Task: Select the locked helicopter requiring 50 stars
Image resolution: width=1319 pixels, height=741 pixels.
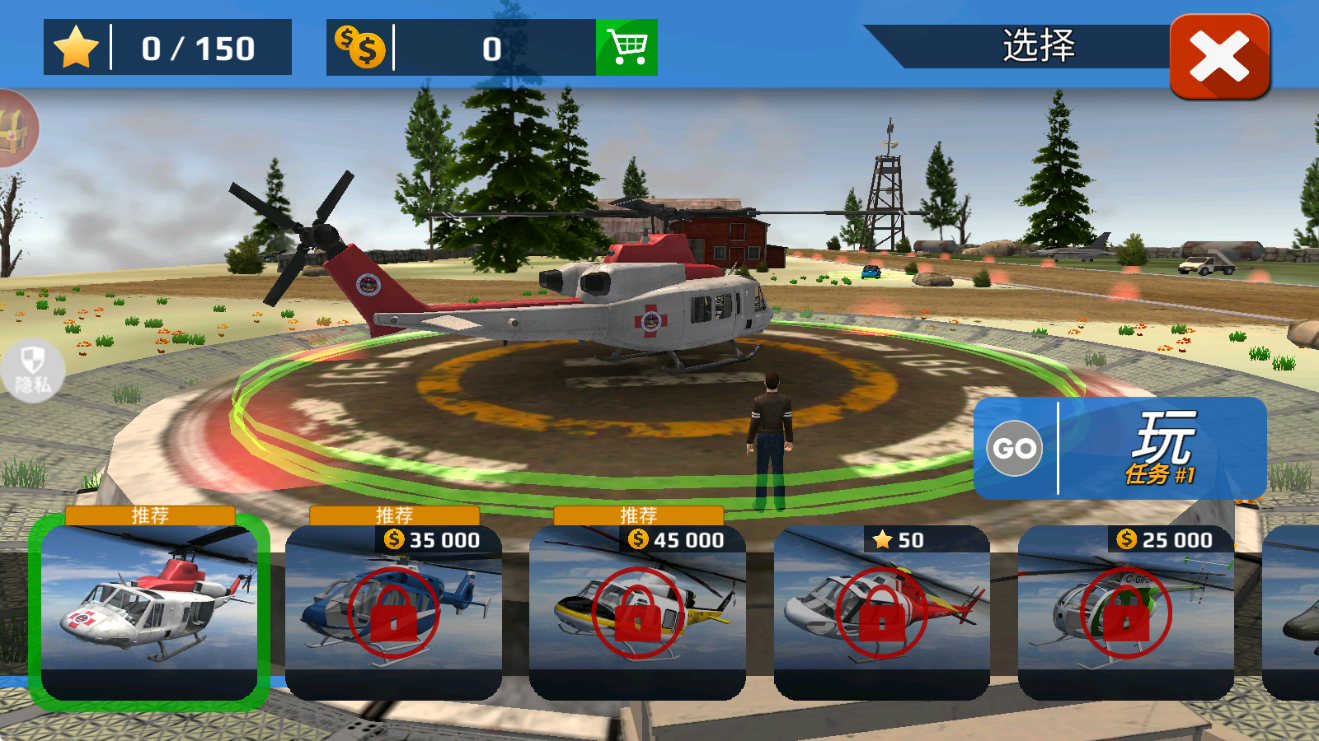Action: click(881, 612)
